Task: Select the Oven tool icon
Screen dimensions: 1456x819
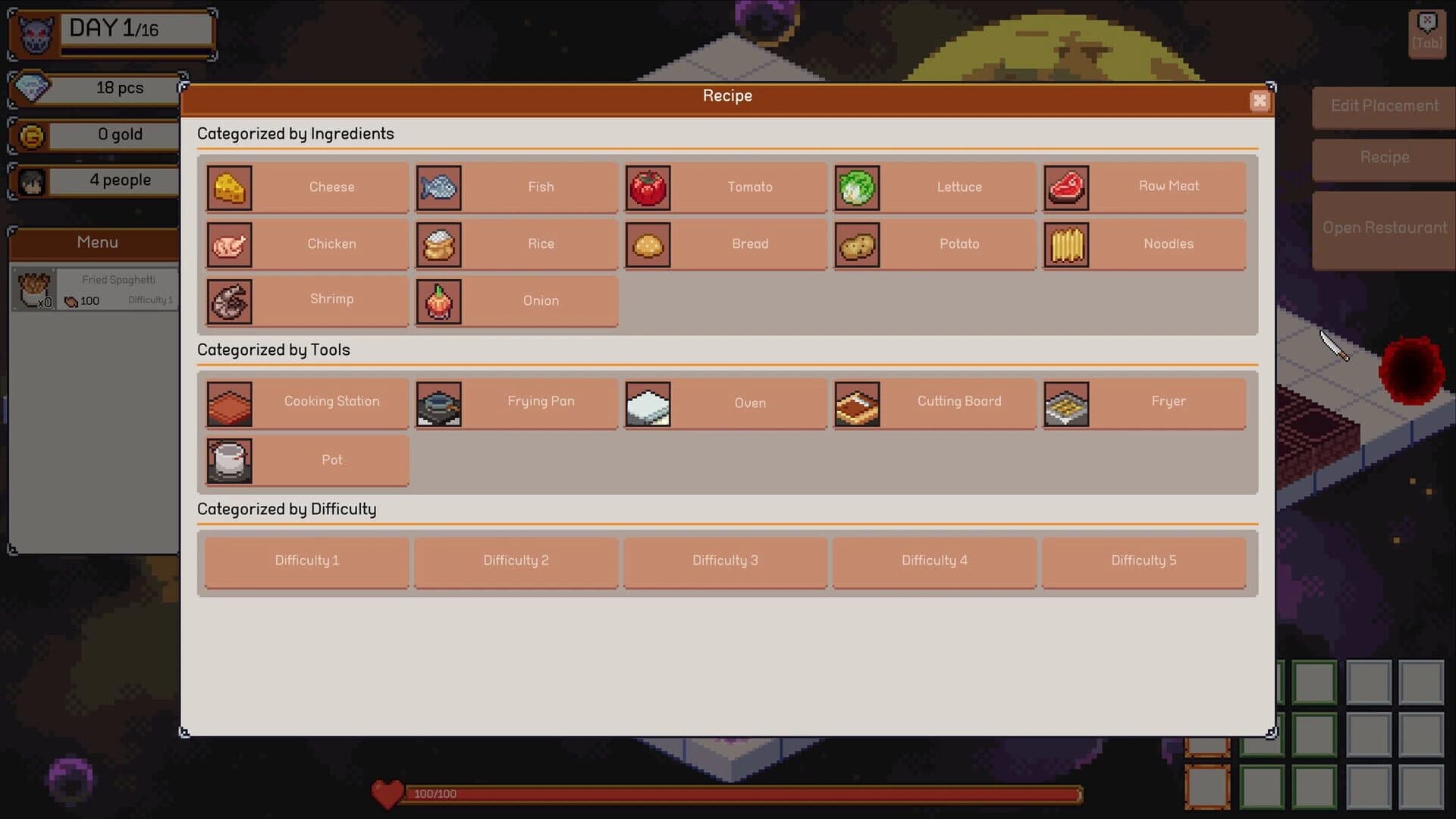Action: point(648,403)
